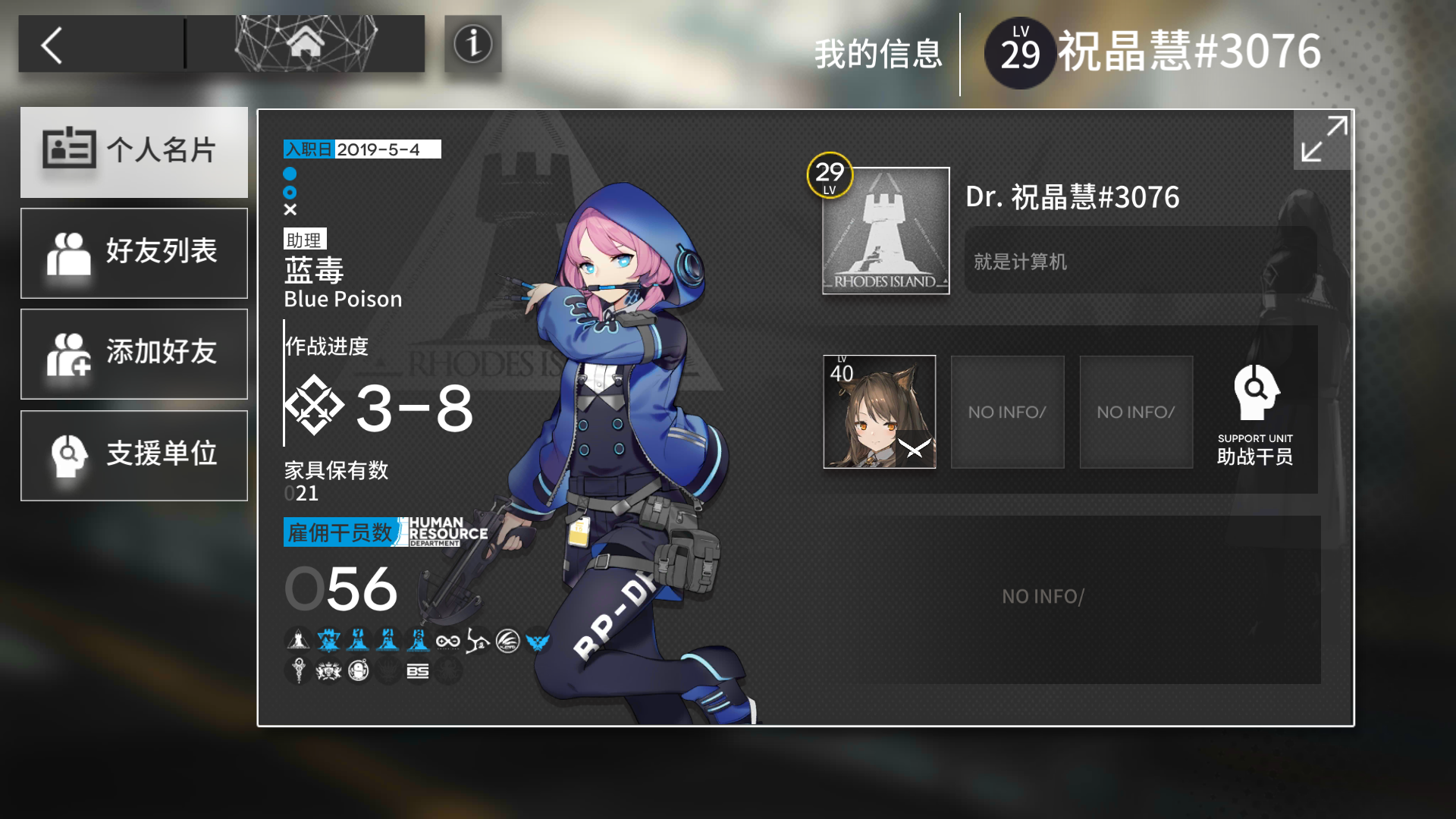Image resolution: width=1456 pixels, height=819 pixels.
Task: Click the 我的信息 header label
Action: pos(878,54)
